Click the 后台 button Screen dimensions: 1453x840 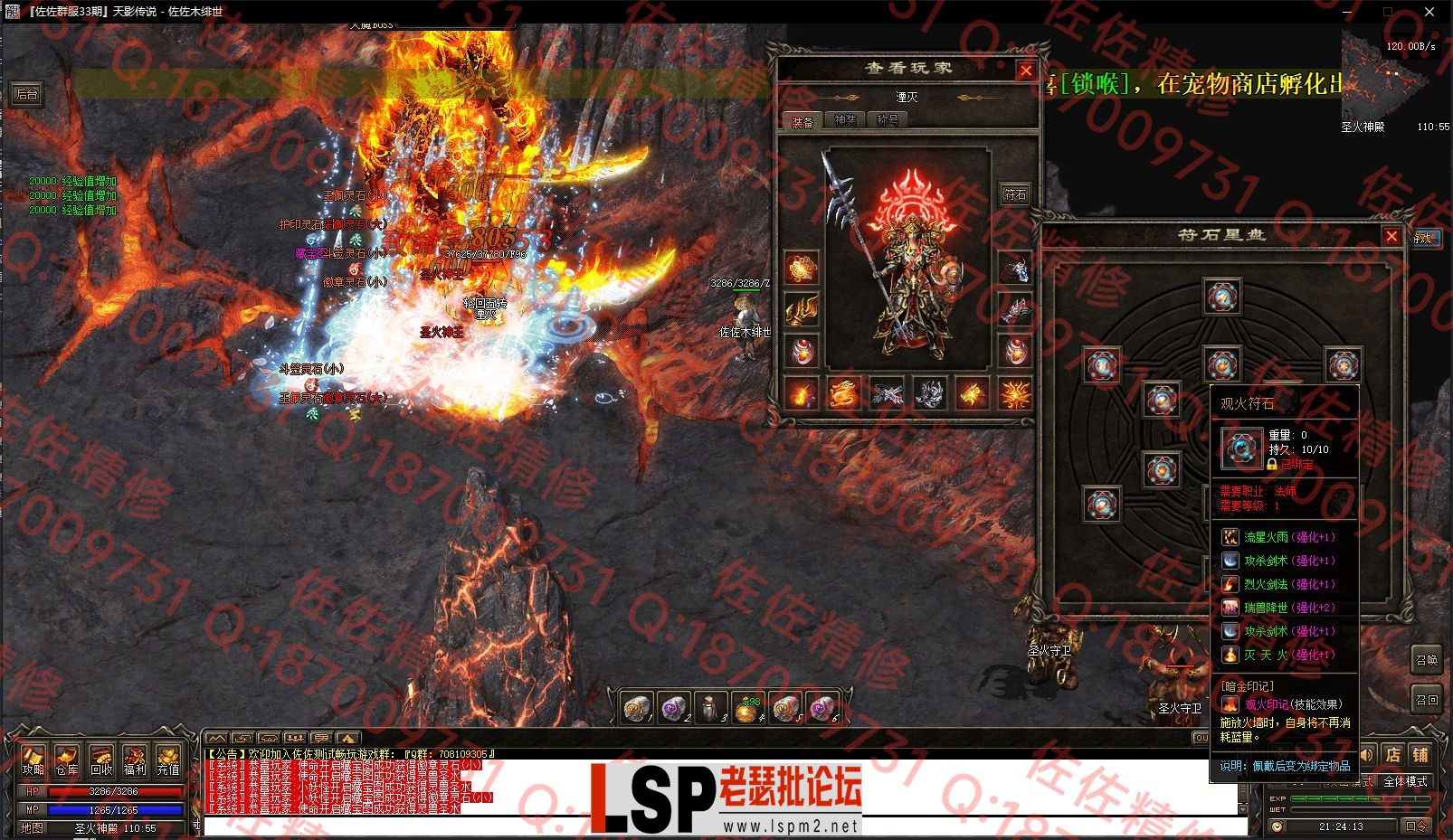[27, 94]
